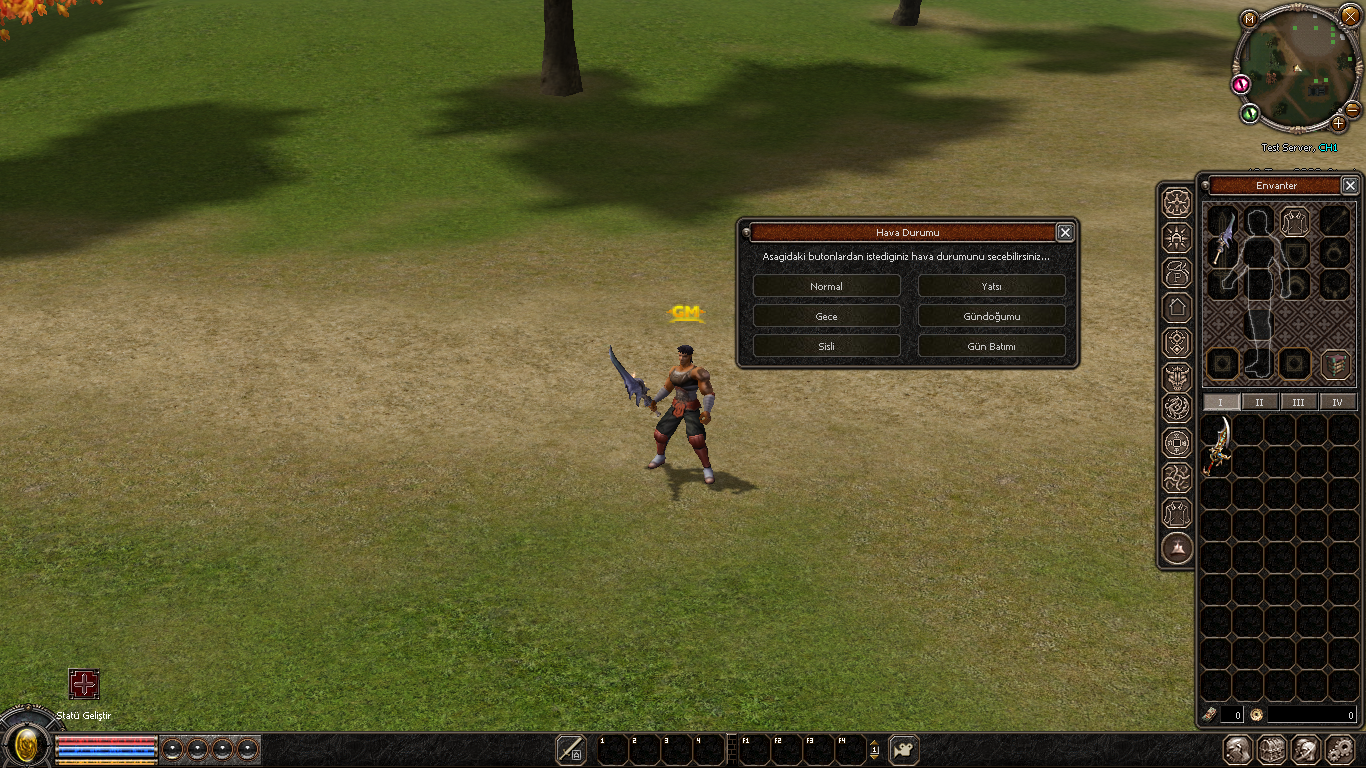This screenshot has height=768, width=1366.
Task: Zoom out the minimap
Action: point(1352,108)
